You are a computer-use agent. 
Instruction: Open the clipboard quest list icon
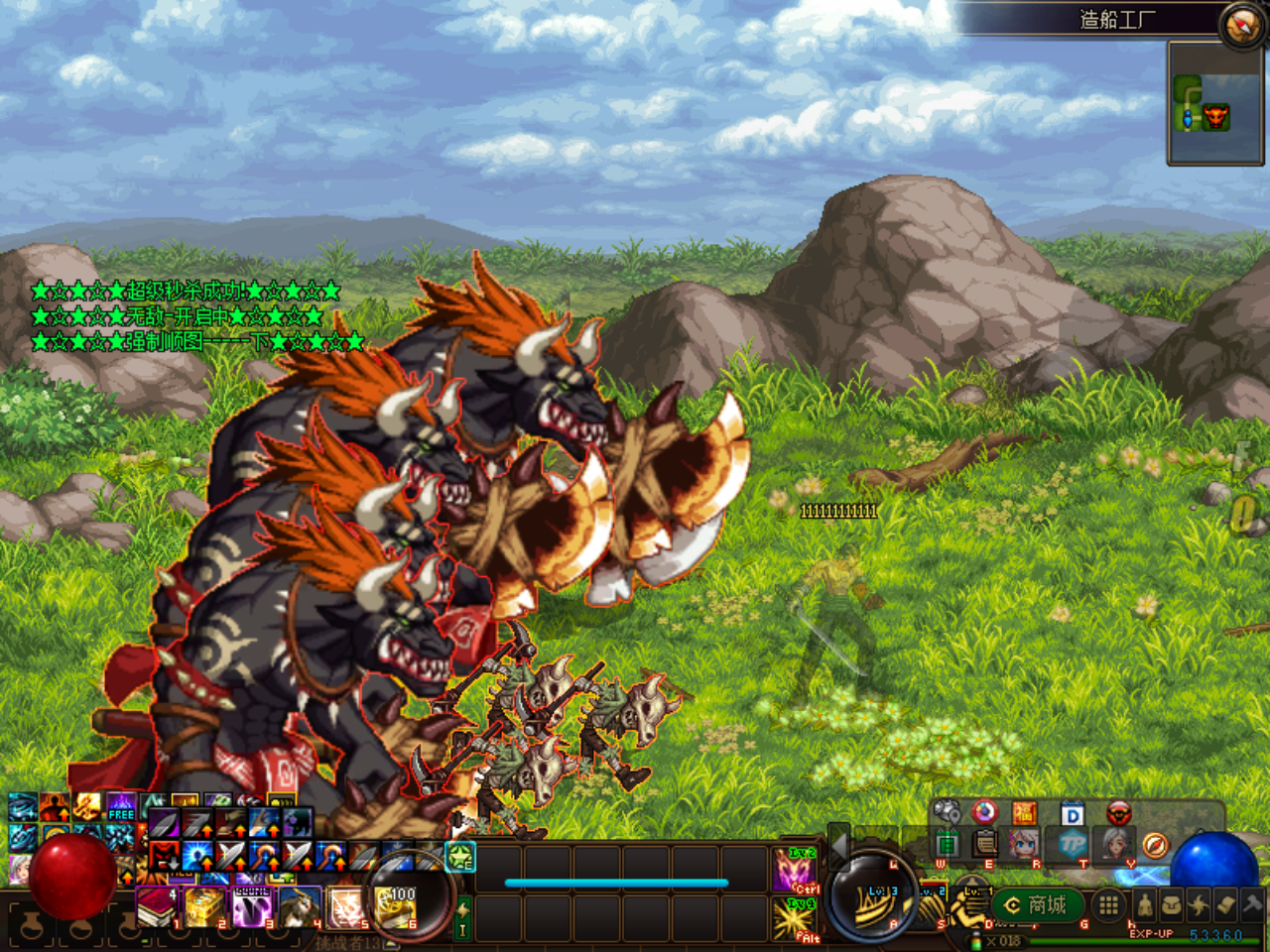pyautogui.click(x=984, y=844)
